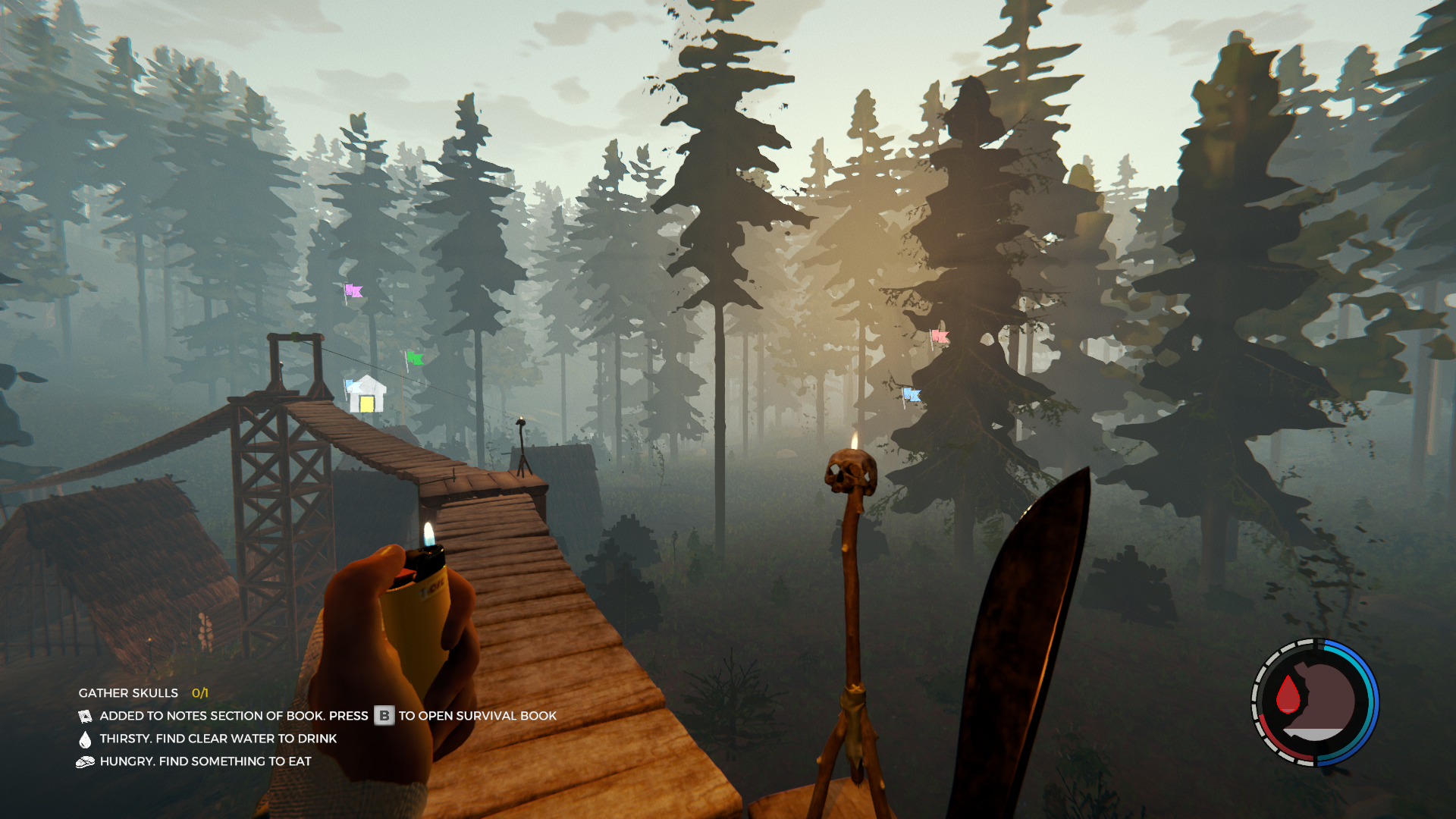Click the thirsty water drop notification icon
This screenshot has width=1456, height=819.
click(x=85, y=739)
